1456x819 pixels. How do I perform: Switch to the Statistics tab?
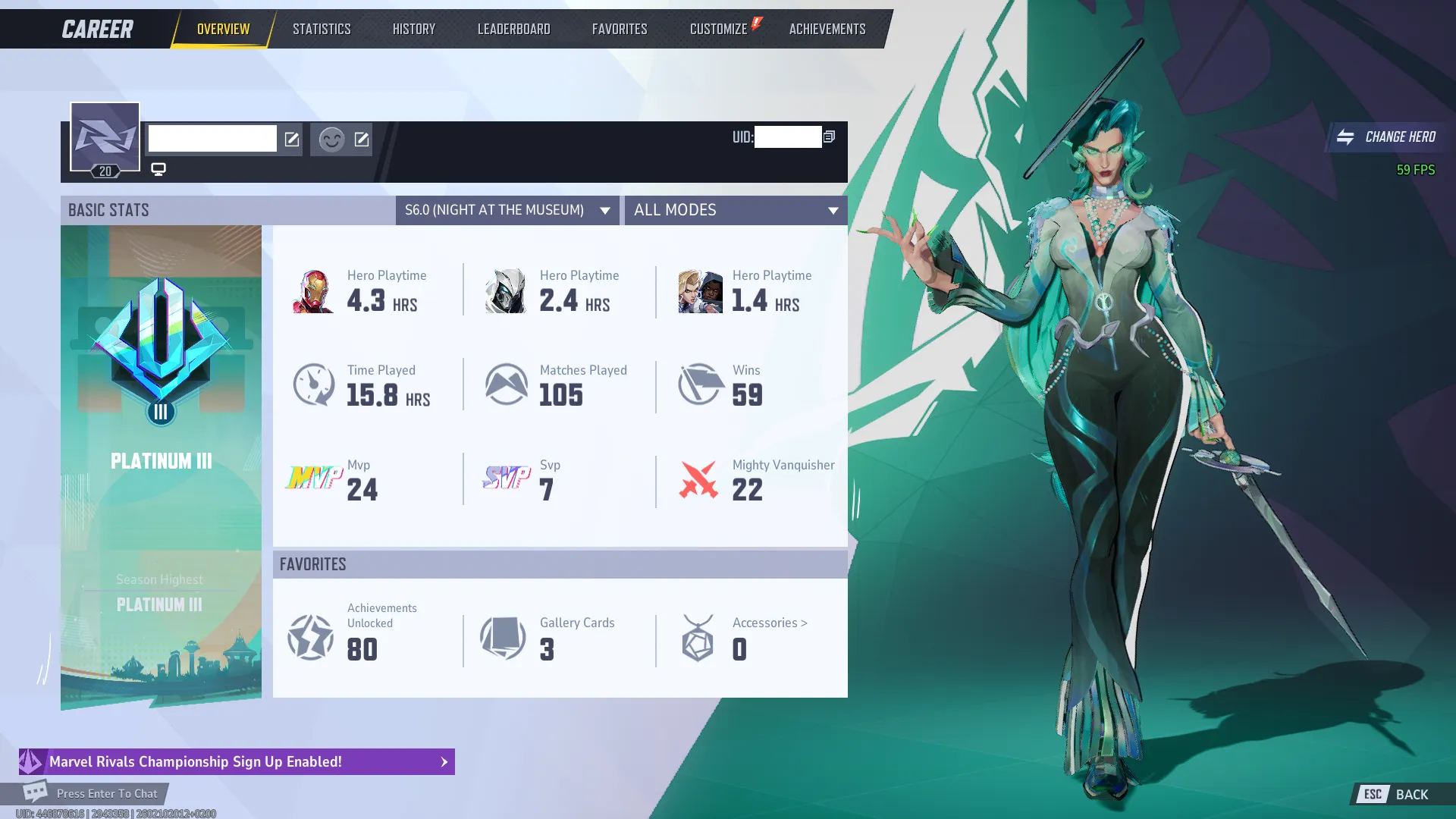point(321,28)
